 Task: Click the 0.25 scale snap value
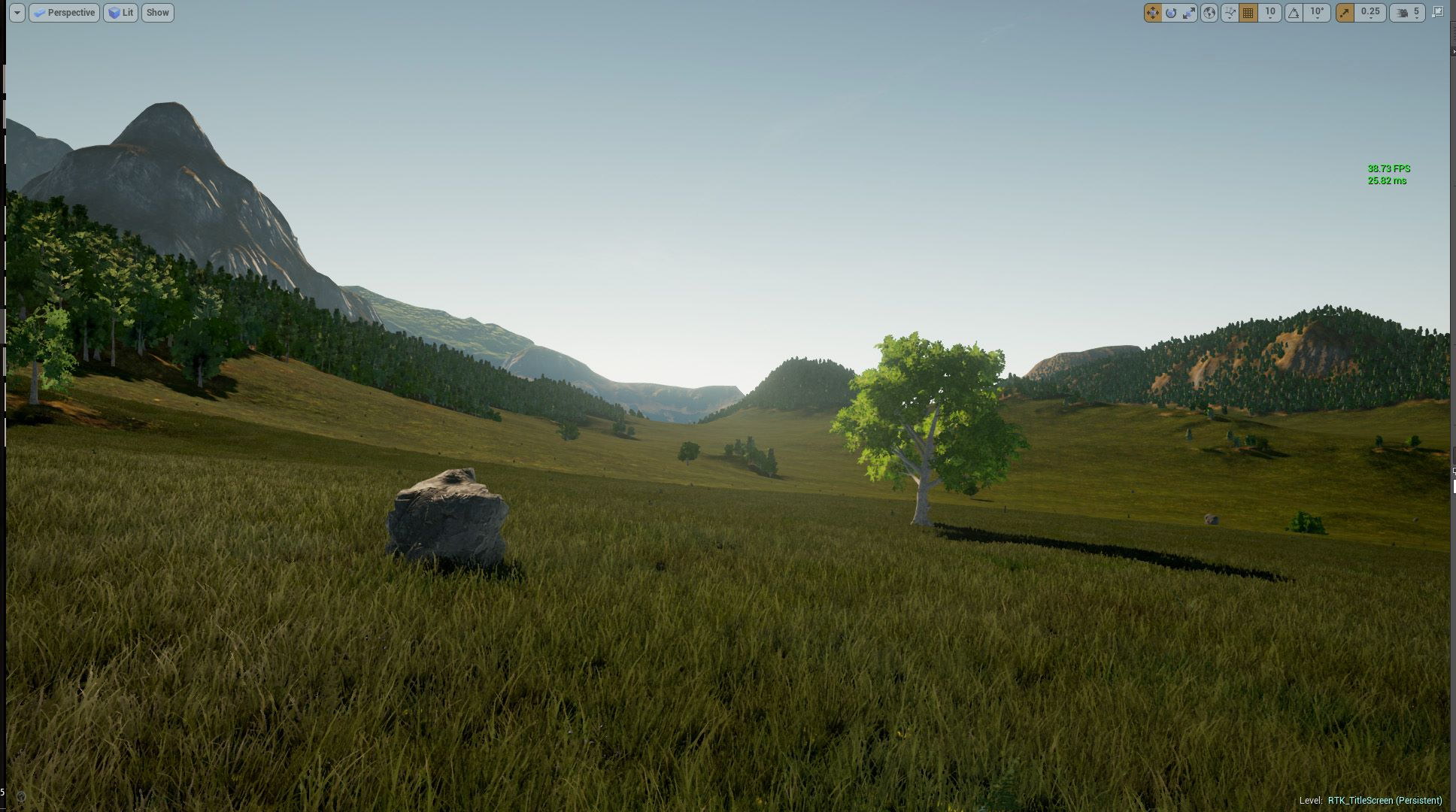1370,13
